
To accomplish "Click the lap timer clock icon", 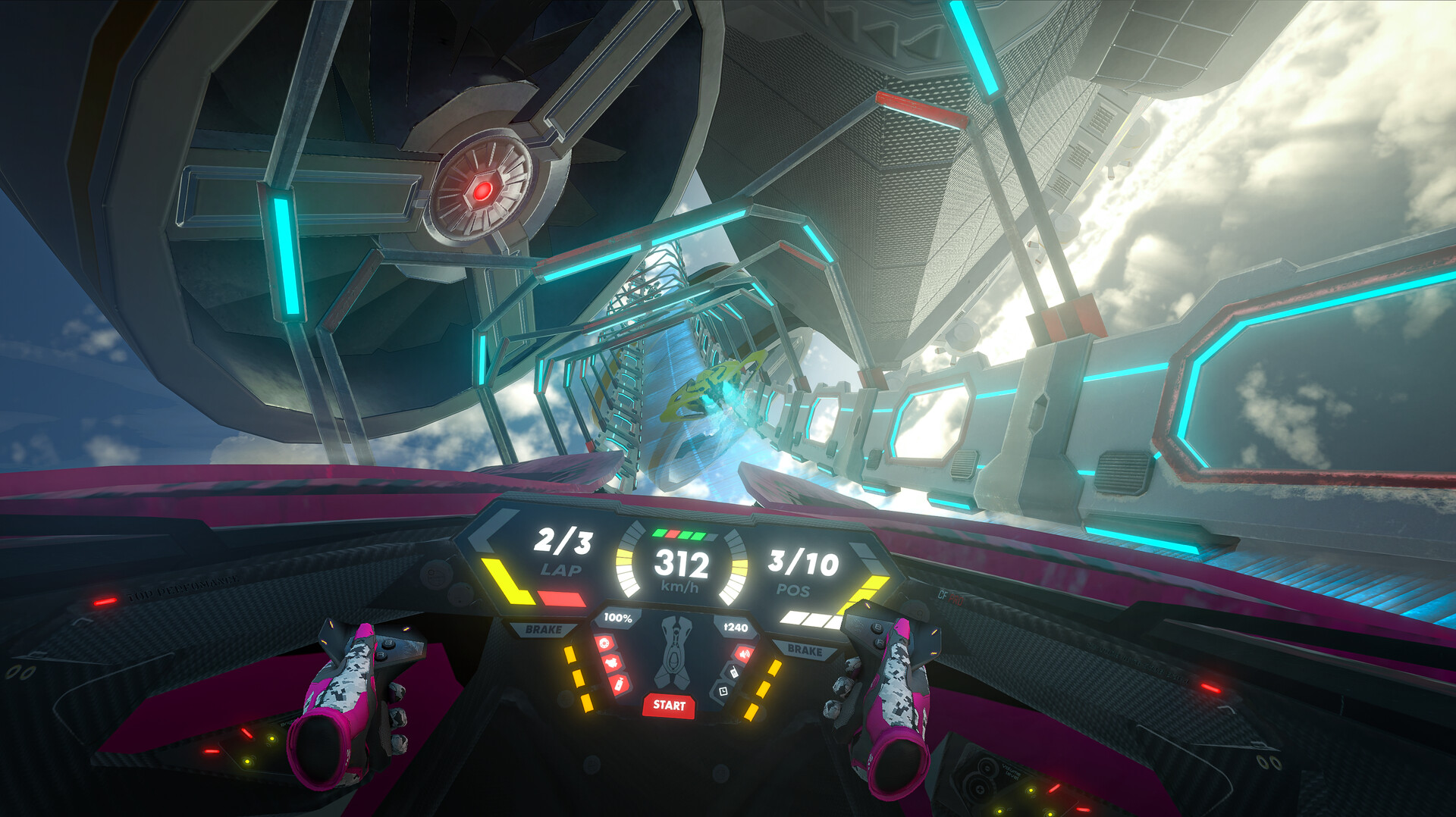I will (x=723, y=691).
